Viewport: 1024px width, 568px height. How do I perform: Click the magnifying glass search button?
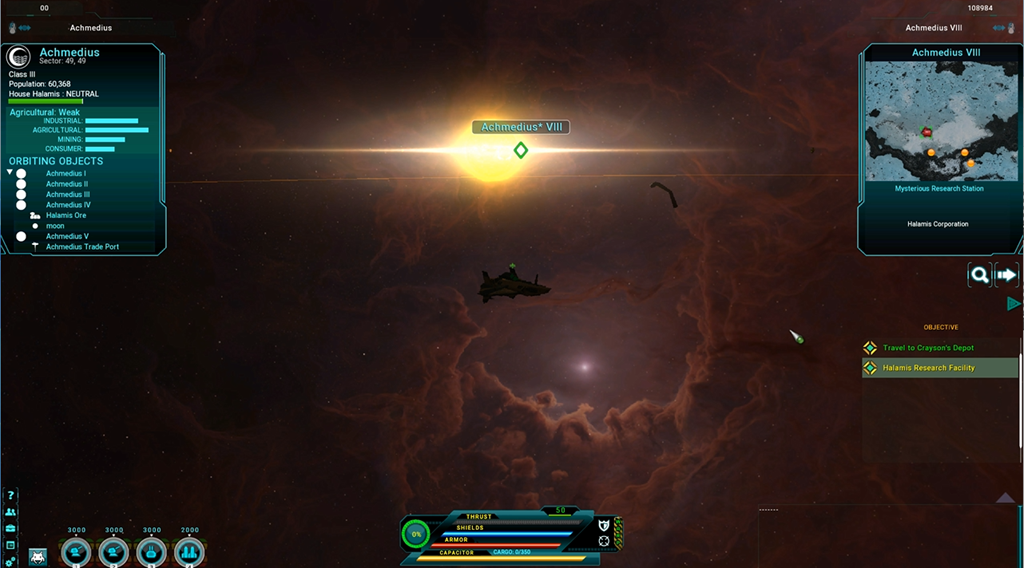pyautogui.click(x=980, y=275)
